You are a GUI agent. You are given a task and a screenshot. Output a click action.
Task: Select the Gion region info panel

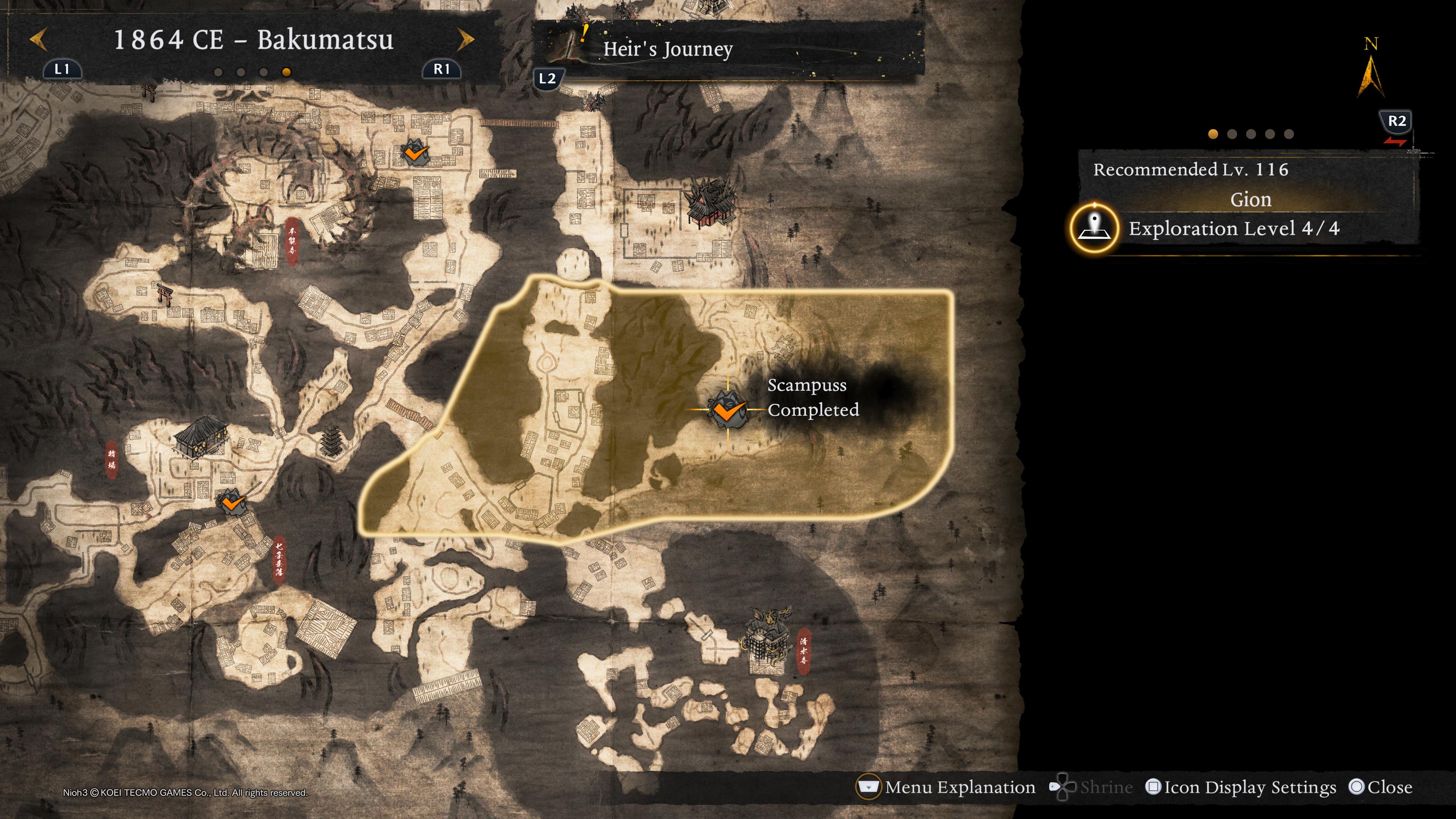1250,199
